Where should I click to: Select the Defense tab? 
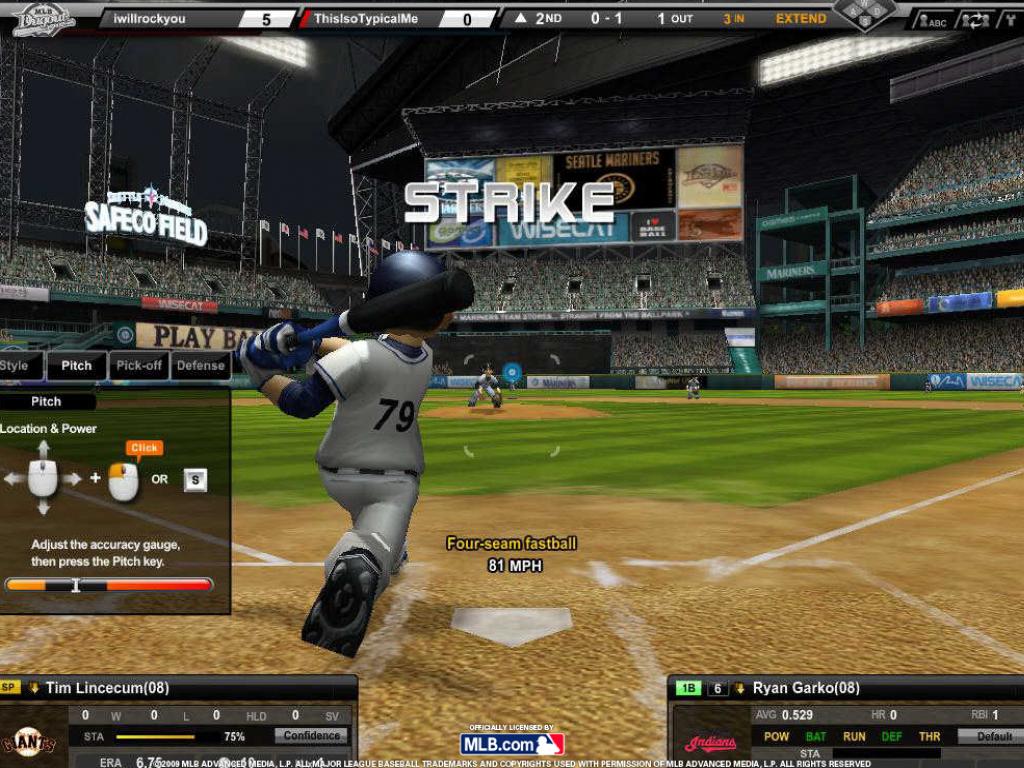click(x=201, y=366)
